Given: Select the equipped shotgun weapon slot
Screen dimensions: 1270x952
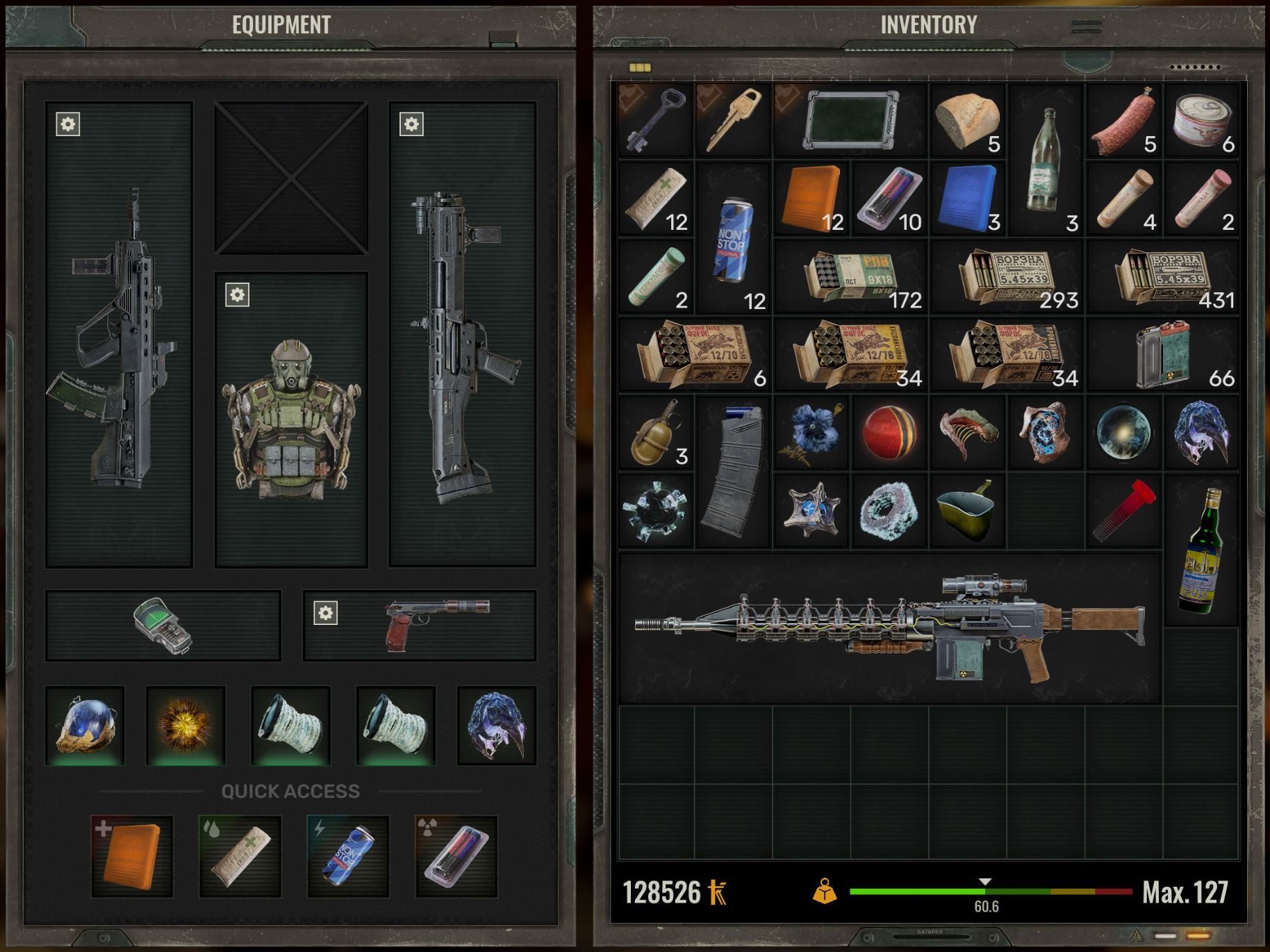Looking at the screenshot, I should pos(462,335).
